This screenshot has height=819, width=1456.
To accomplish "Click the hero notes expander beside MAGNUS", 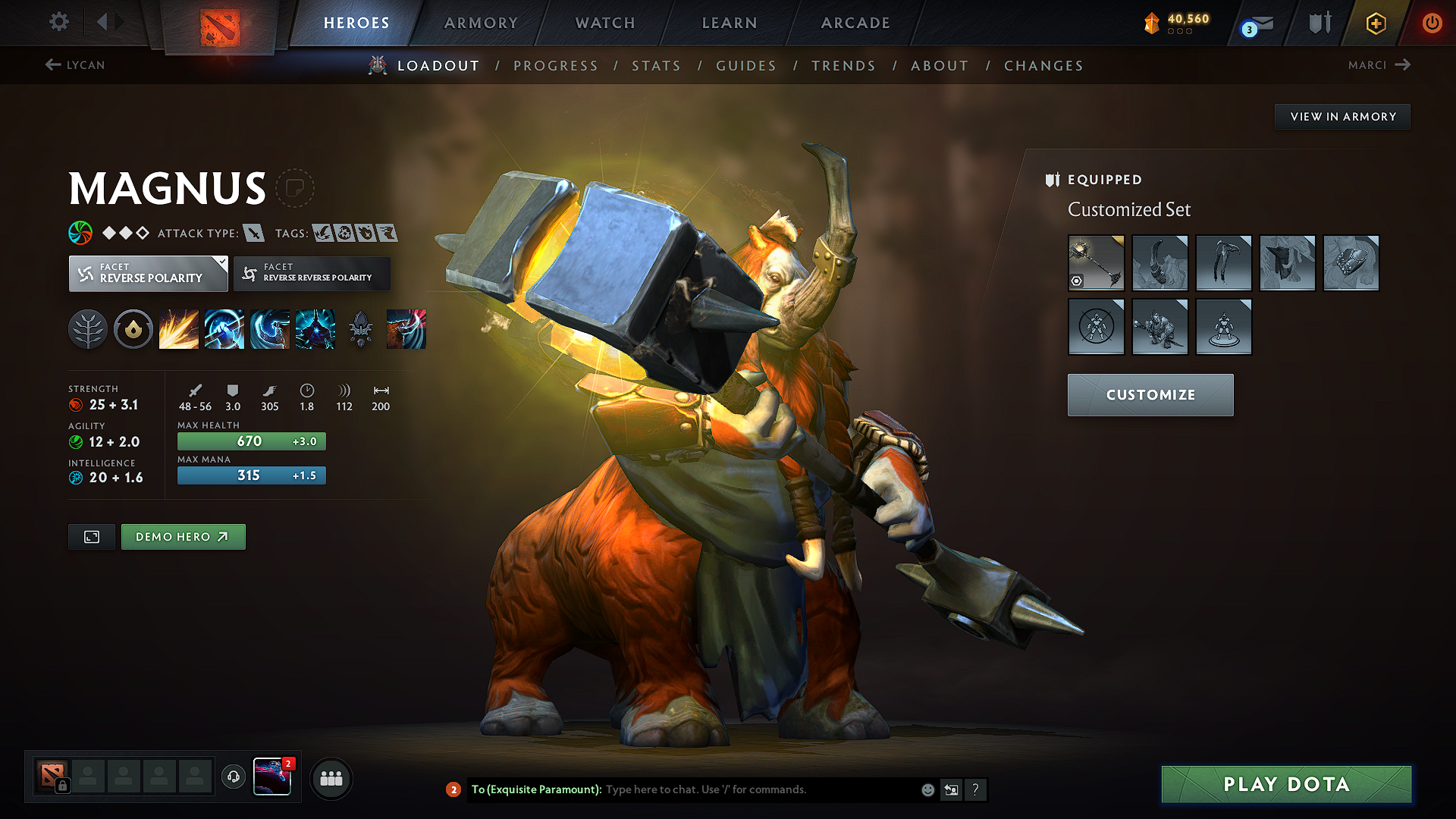I will pos(295,187).
